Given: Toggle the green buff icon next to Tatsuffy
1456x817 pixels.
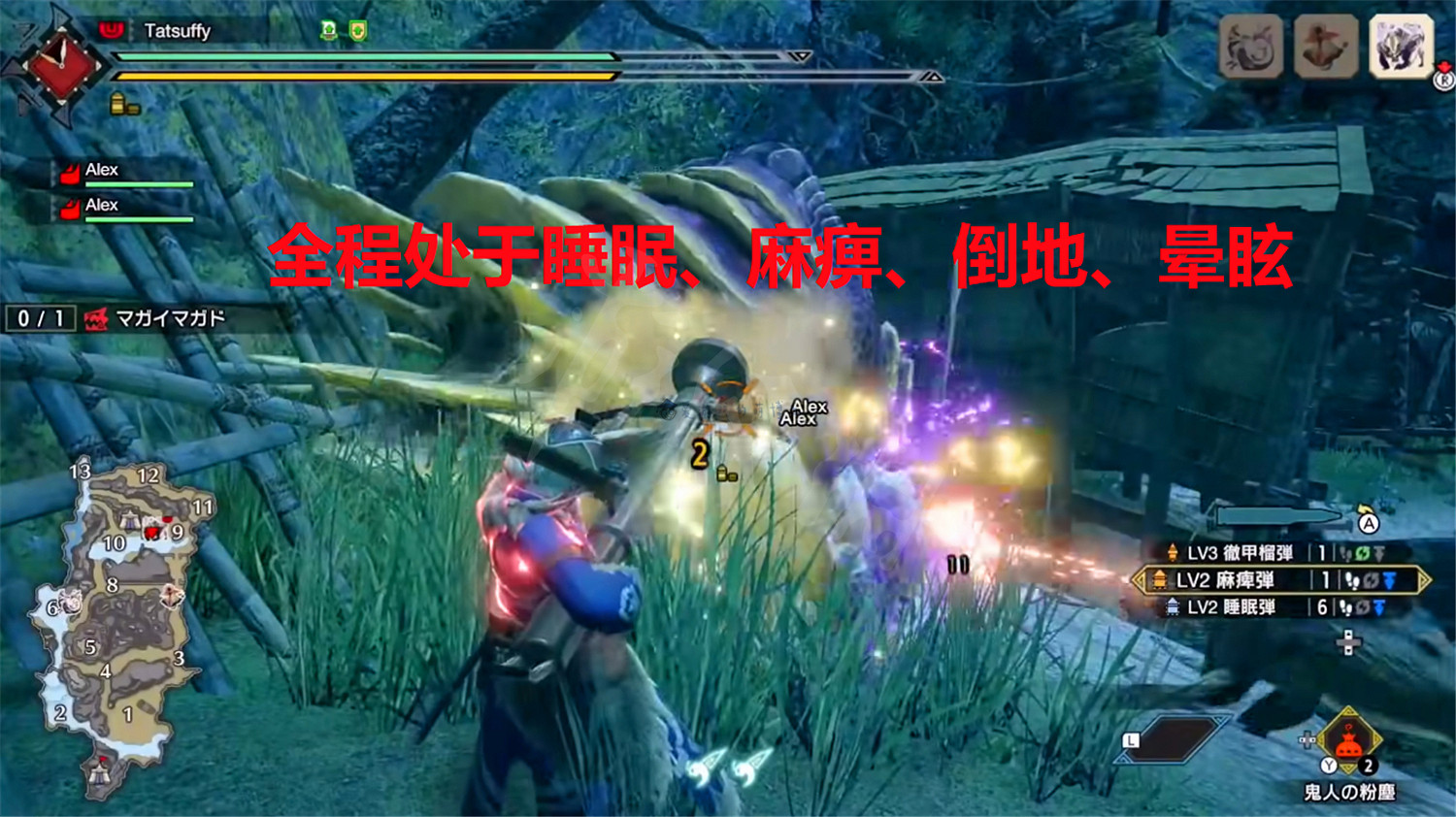Looking at the screenshot, I should 328,29.
